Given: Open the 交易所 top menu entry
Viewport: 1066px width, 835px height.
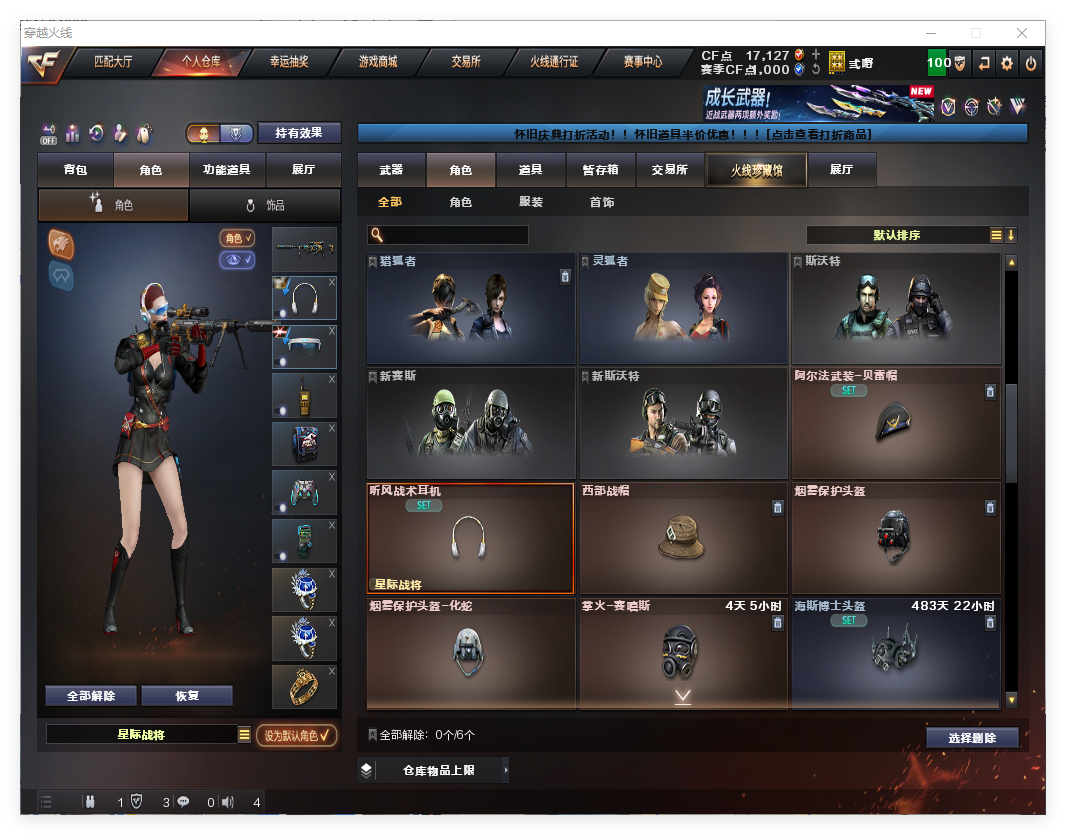Looking at the screenshot, I should [x=465, y=62].
